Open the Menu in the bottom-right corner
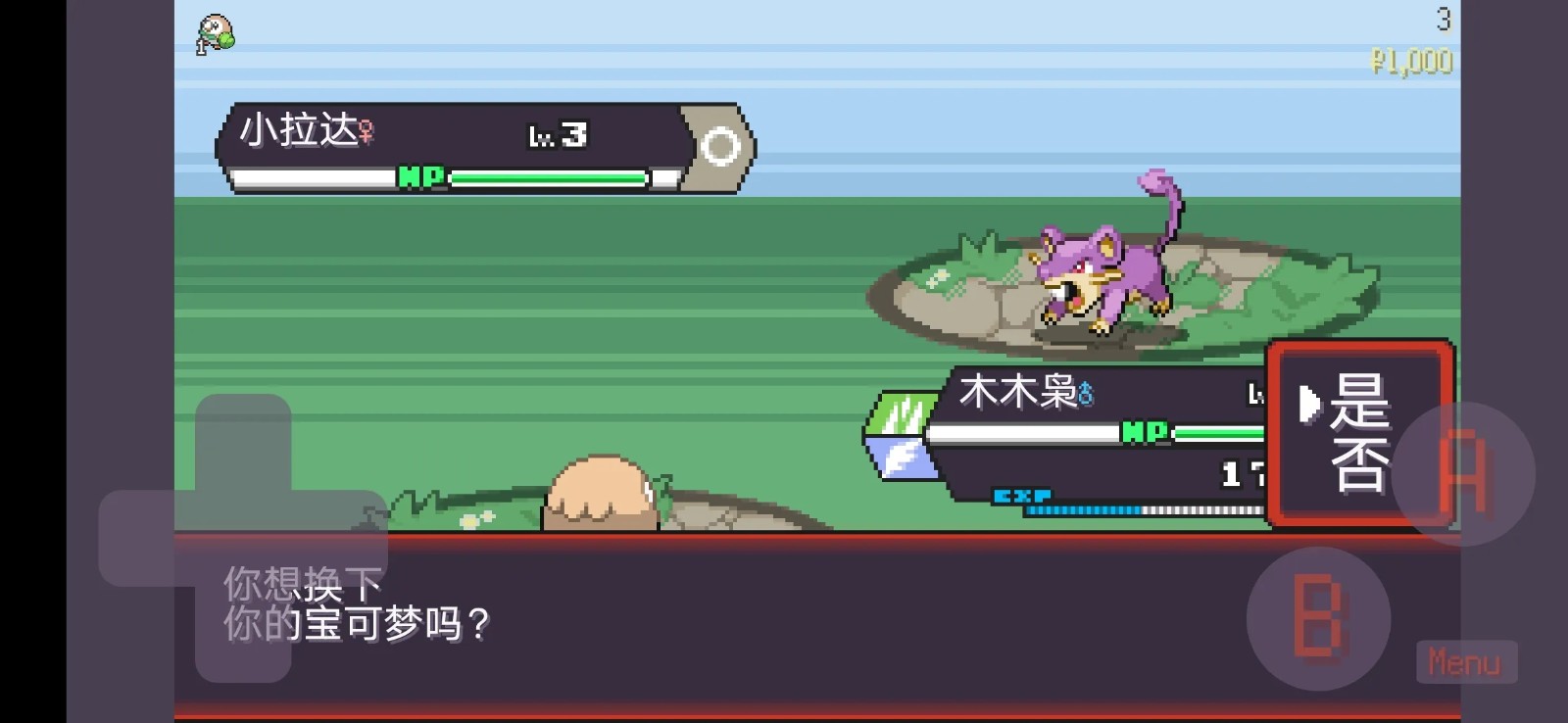Viewport: 1568px width, 723px height. (x=1465, y=662)
